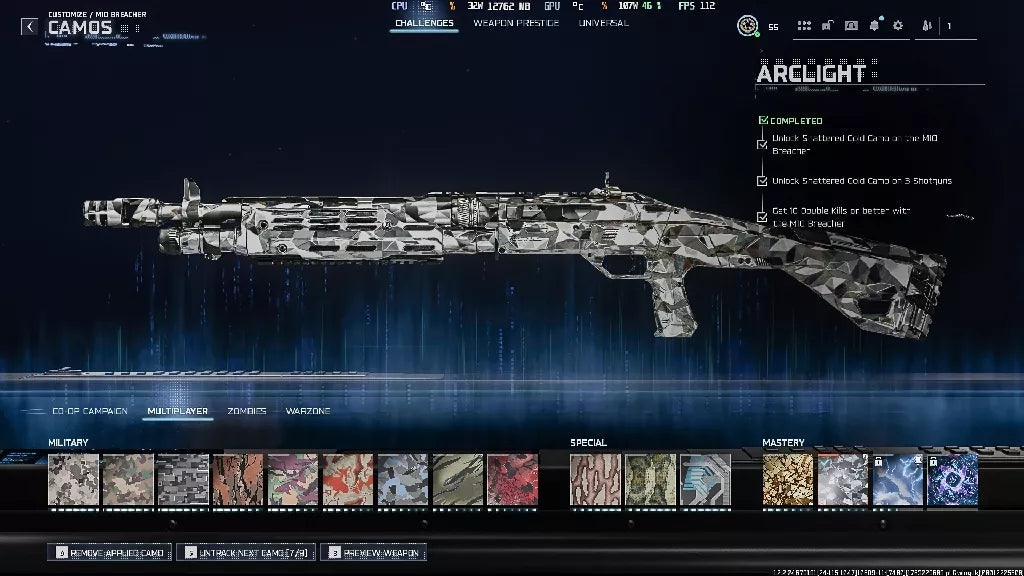The width and height of the screenshot is (1024, 576).
Task: Open the Warzone camo category
Action: 308,411
